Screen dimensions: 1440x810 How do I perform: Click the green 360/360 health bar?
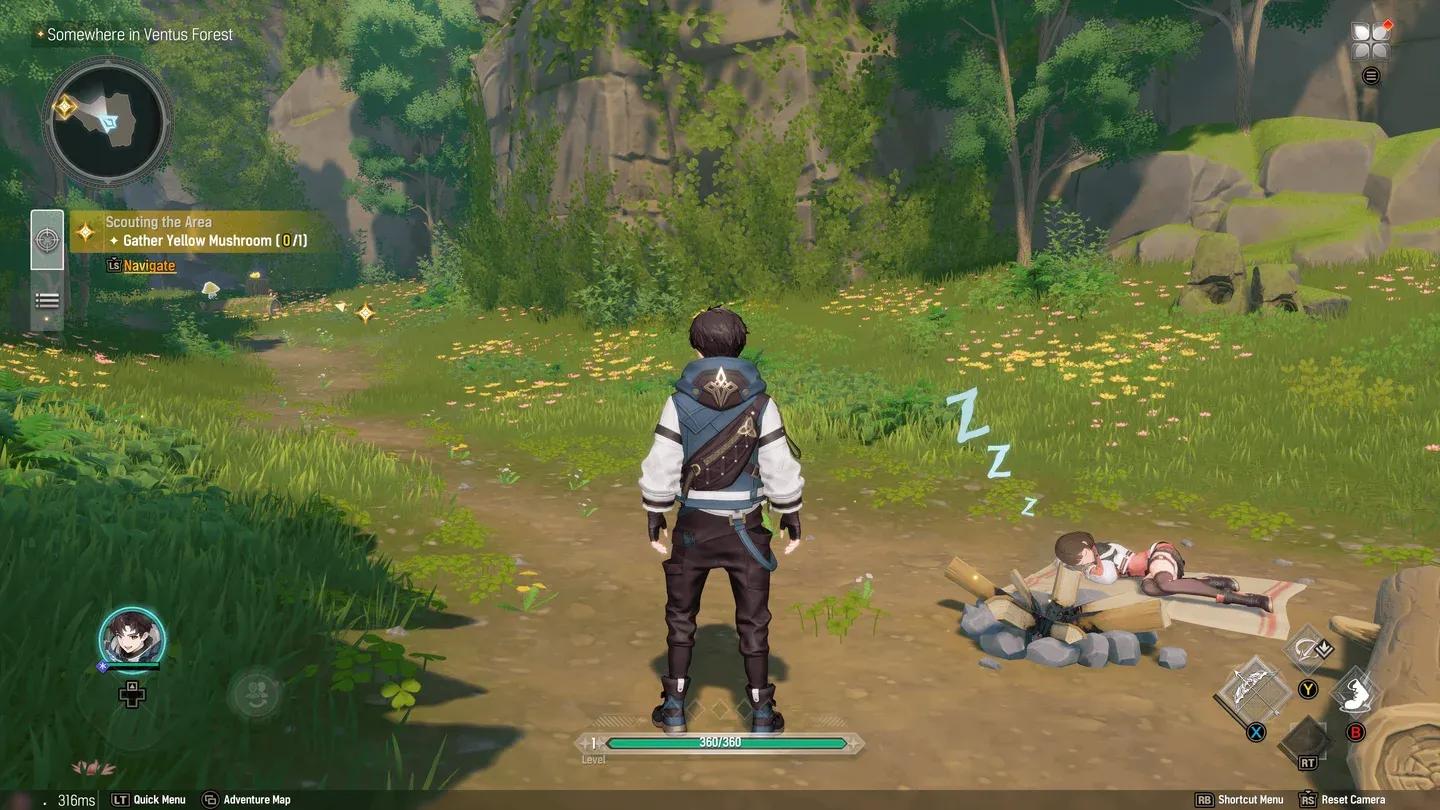click(x=720, y=745)
